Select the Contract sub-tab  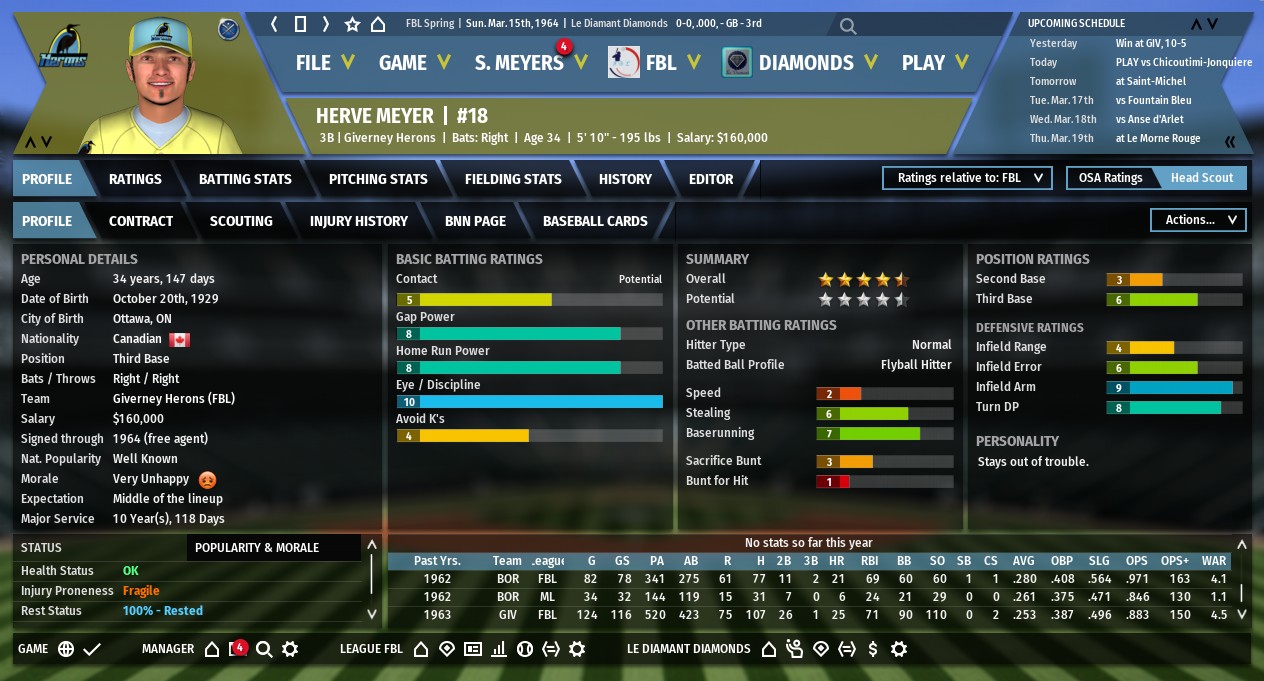(x=141, y=221)
